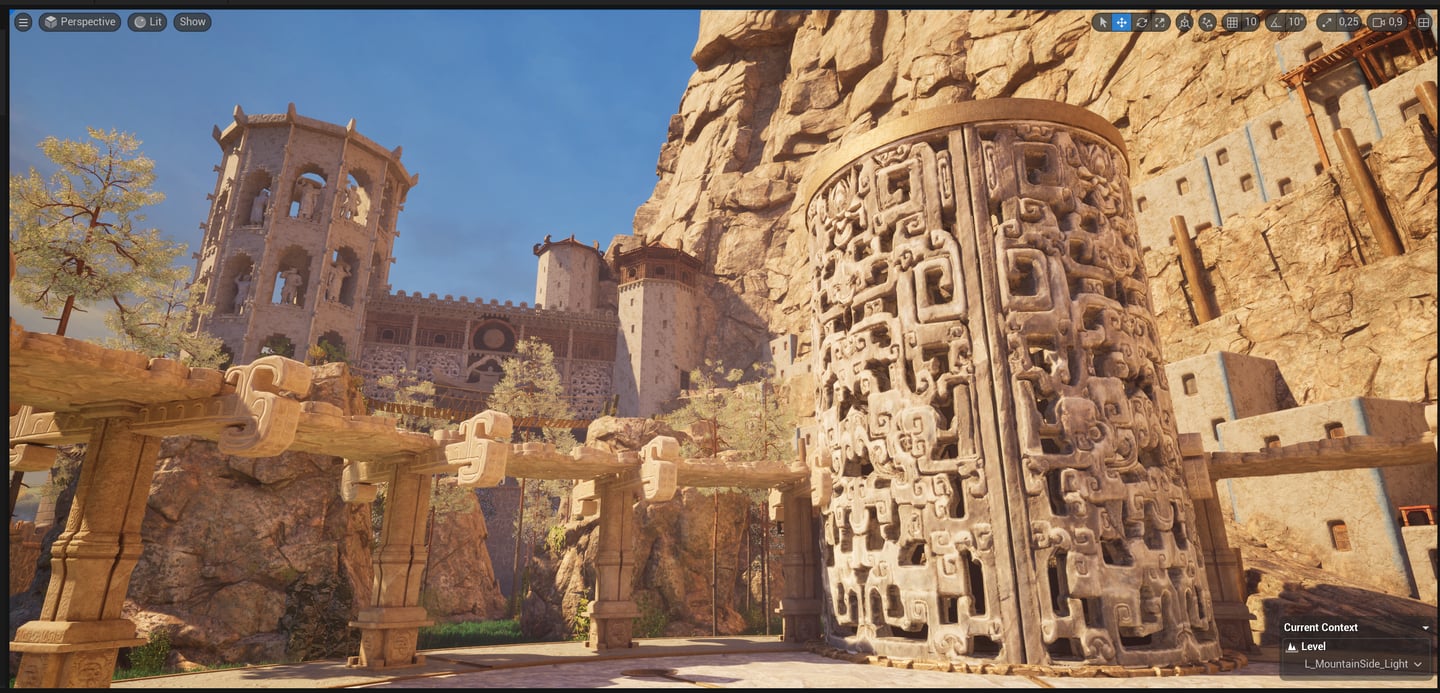Toggle scale snapping icon
The image size is (1440, 693).
[x=1327, y=22]
